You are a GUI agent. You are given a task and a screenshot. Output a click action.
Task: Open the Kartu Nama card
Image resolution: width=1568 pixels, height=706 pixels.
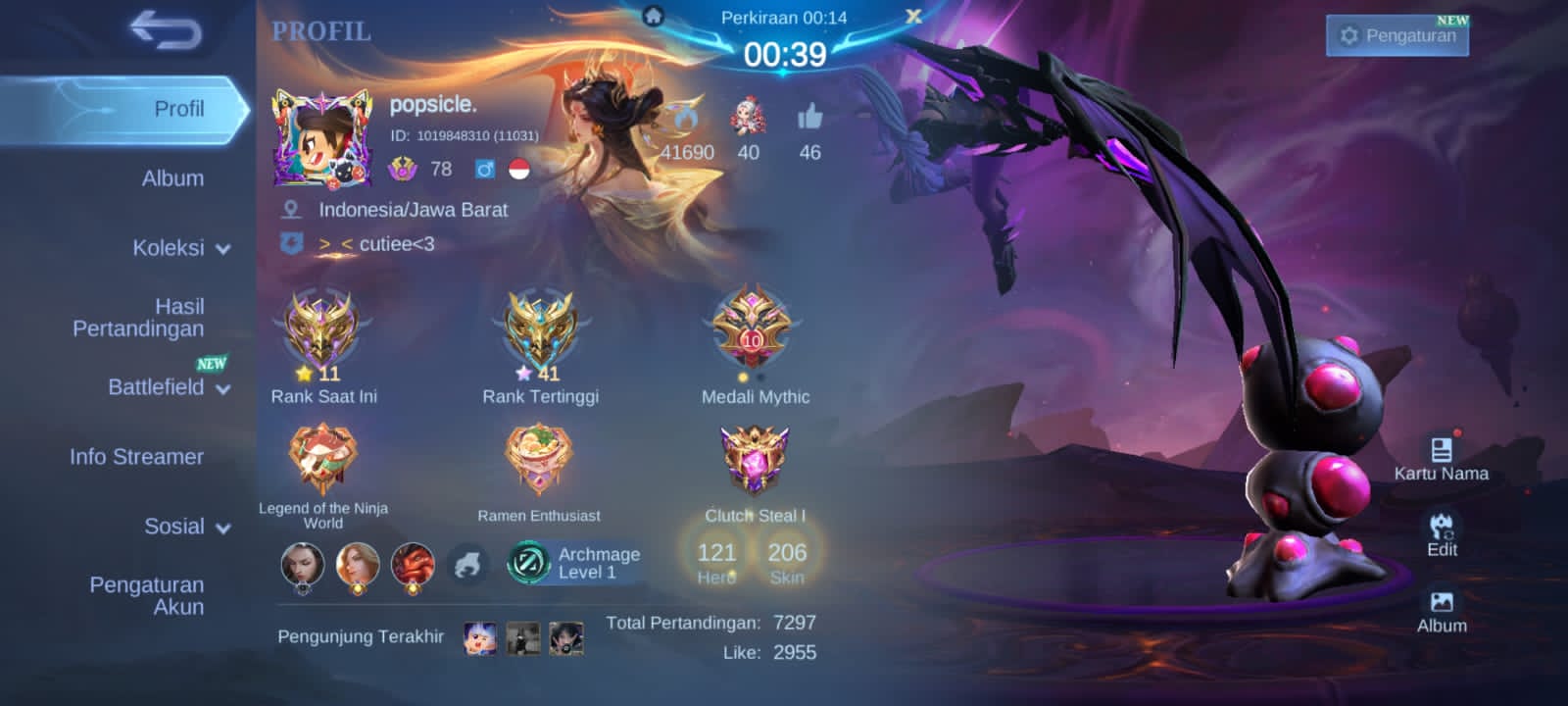pos(1441,459)
